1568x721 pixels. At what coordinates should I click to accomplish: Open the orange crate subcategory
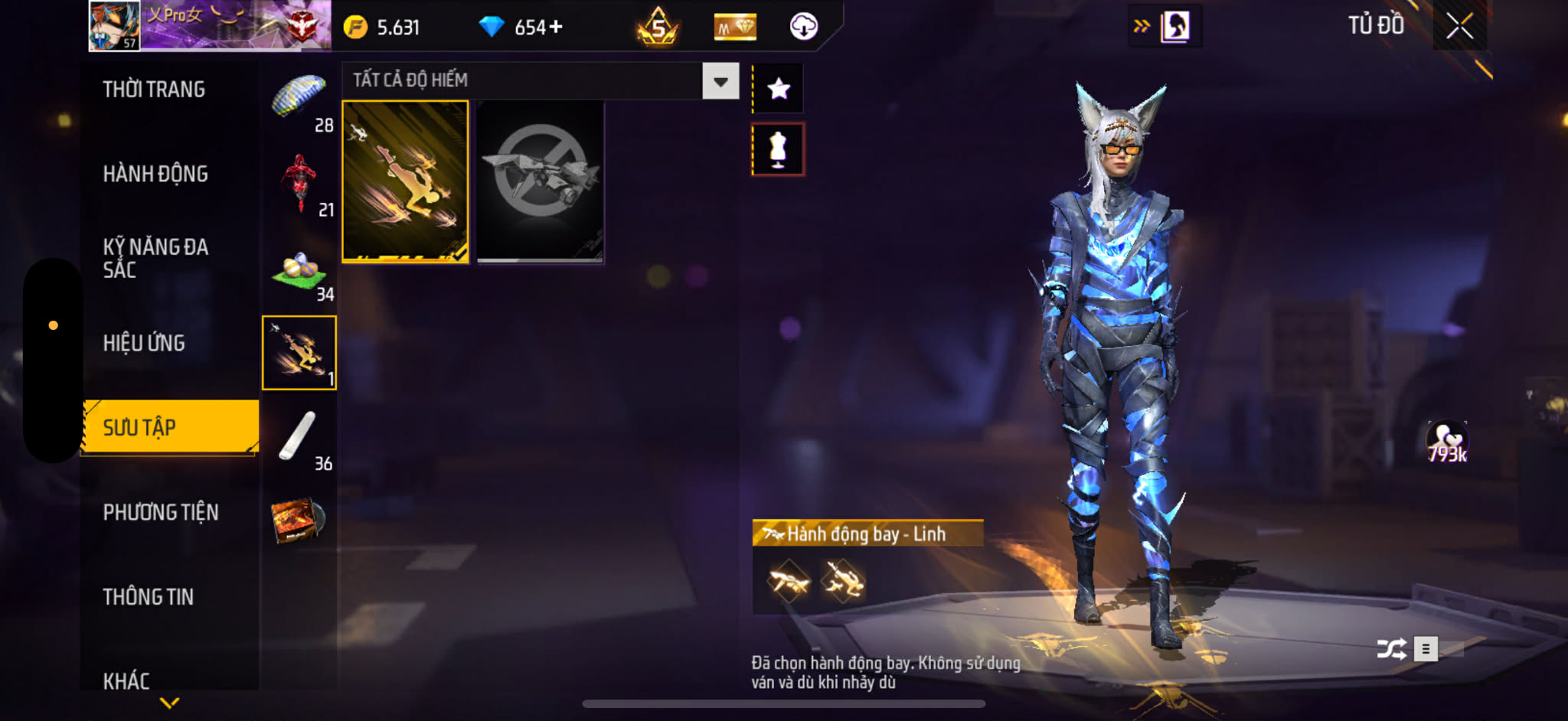click(299, 520)
